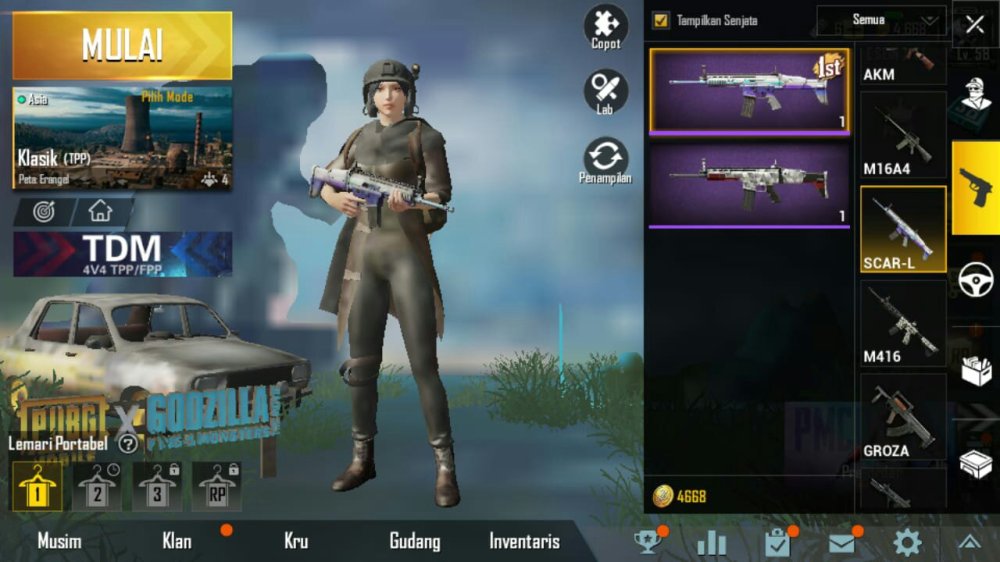Choose M416 in the weapon list
Image resolution: width=1000 pixels, height=562 pixels.
click(x=901, y=323)
